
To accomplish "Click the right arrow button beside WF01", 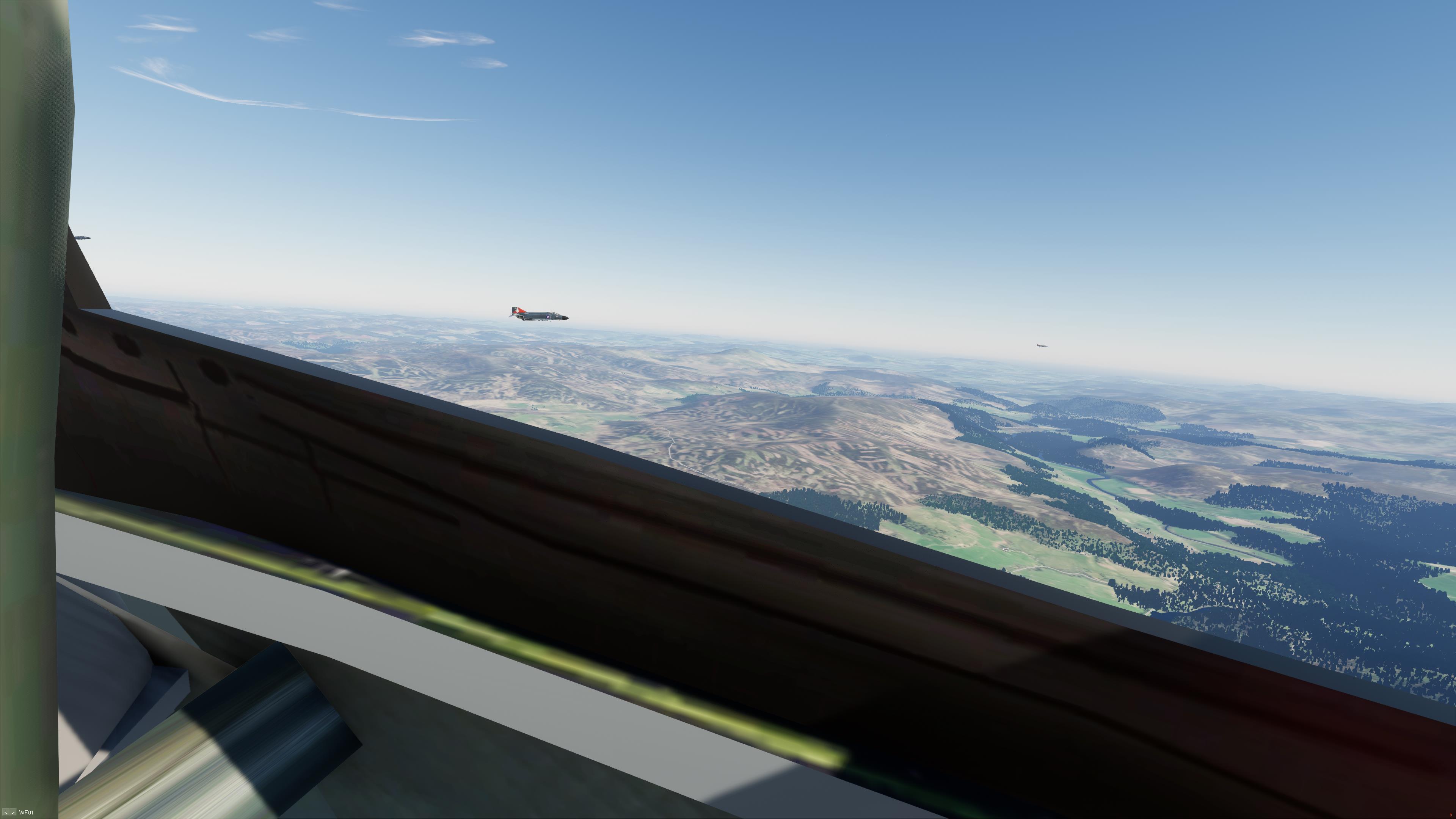I will coord(13,813).
